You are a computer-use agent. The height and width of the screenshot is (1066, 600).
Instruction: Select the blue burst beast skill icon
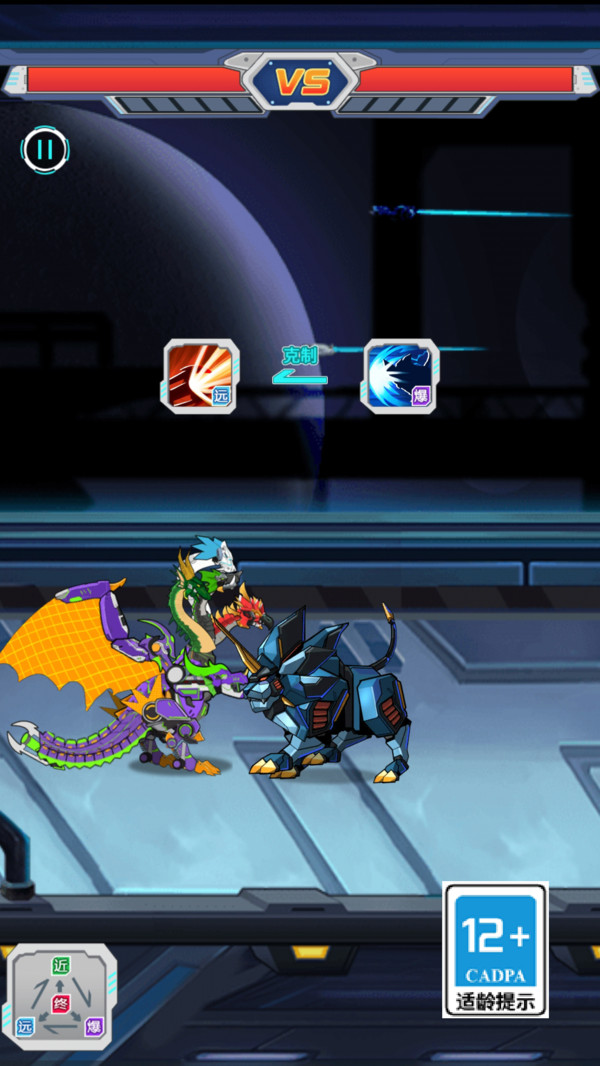coord(400,376)
